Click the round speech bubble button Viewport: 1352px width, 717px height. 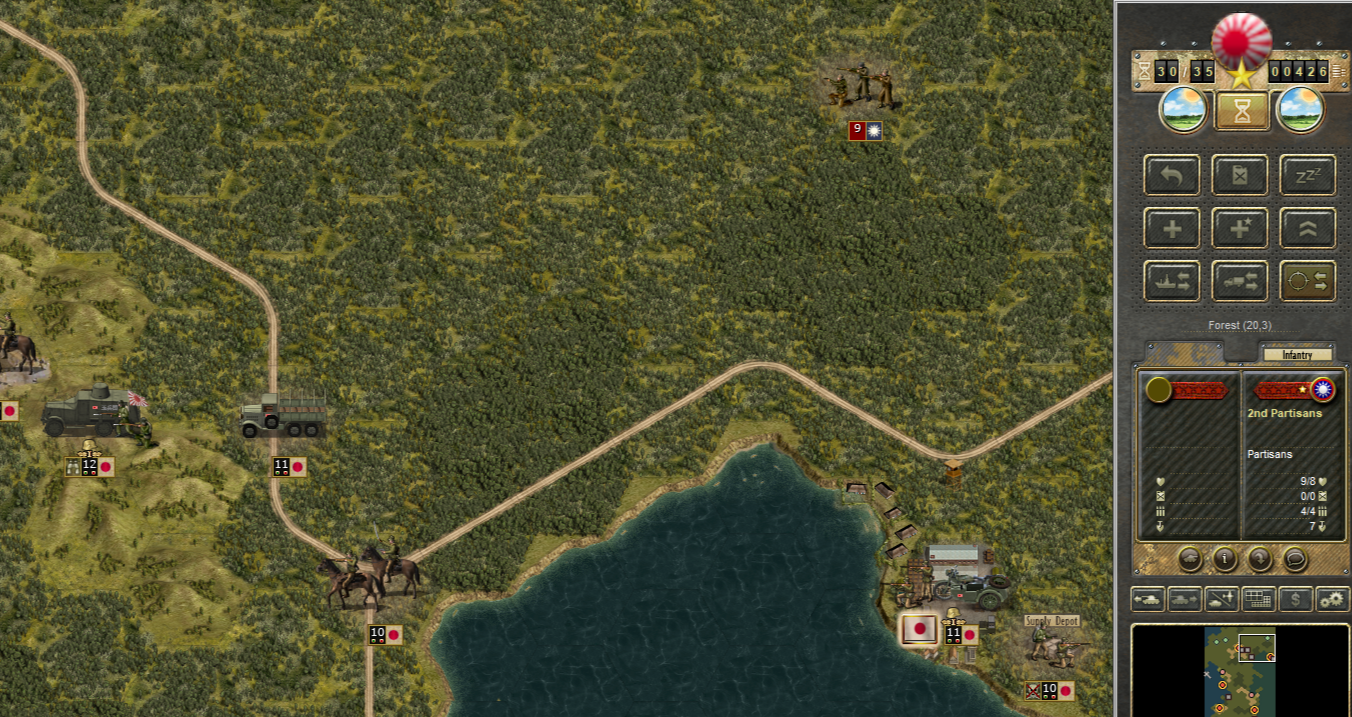(1294, 558)
